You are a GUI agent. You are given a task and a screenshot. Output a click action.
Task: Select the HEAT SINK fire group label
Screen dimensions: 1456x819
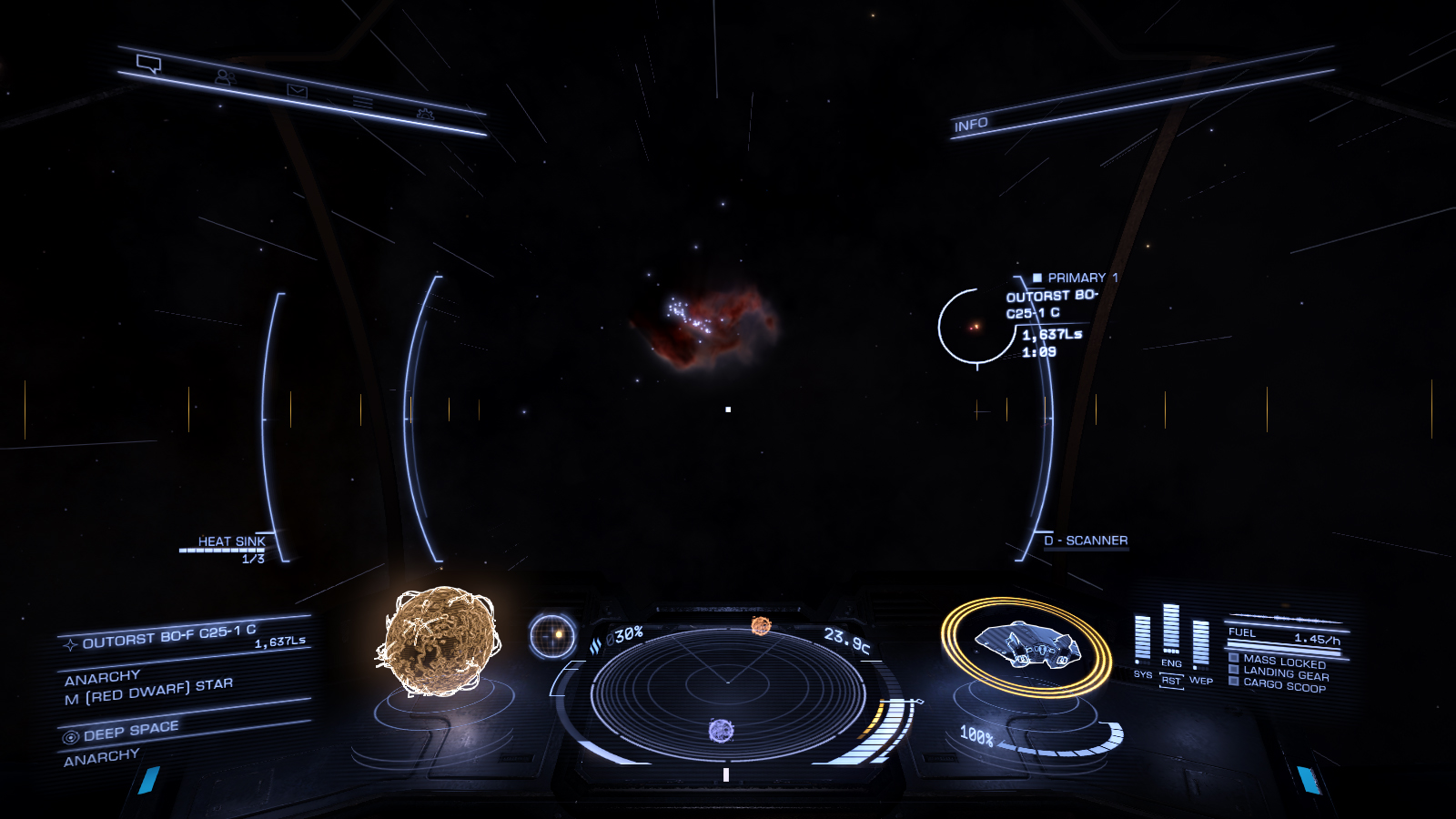pos(231,541)
